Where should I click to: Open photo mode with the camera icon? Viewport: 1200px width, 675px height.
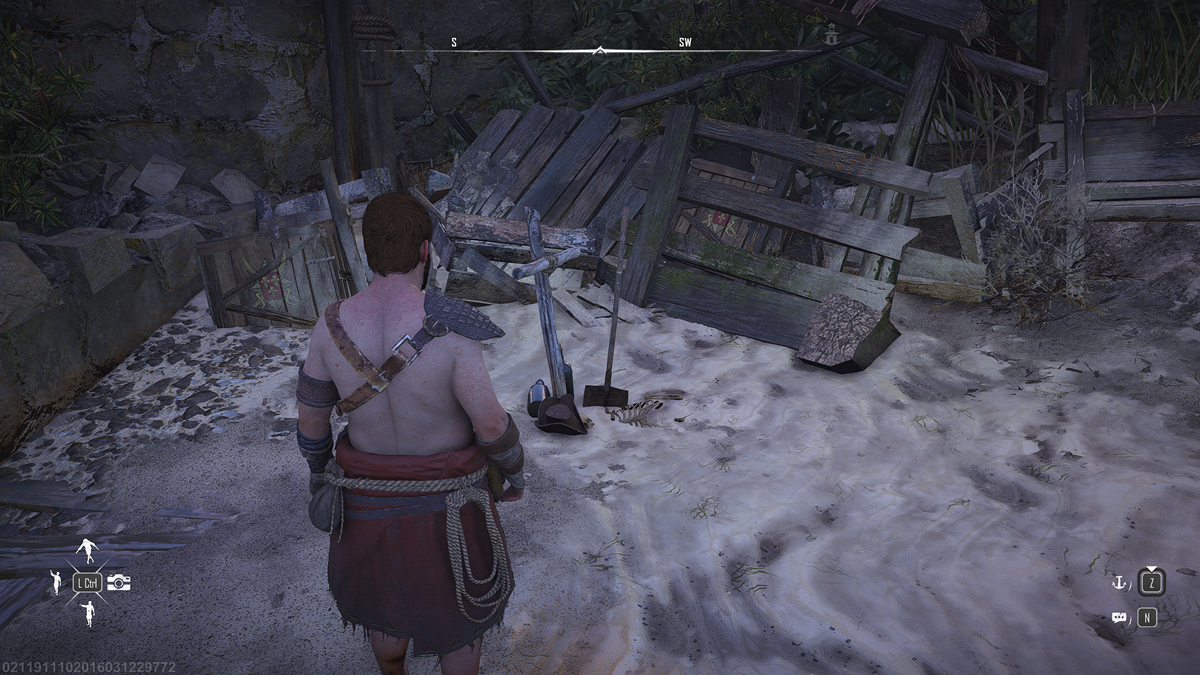click(x=119, y=582)
